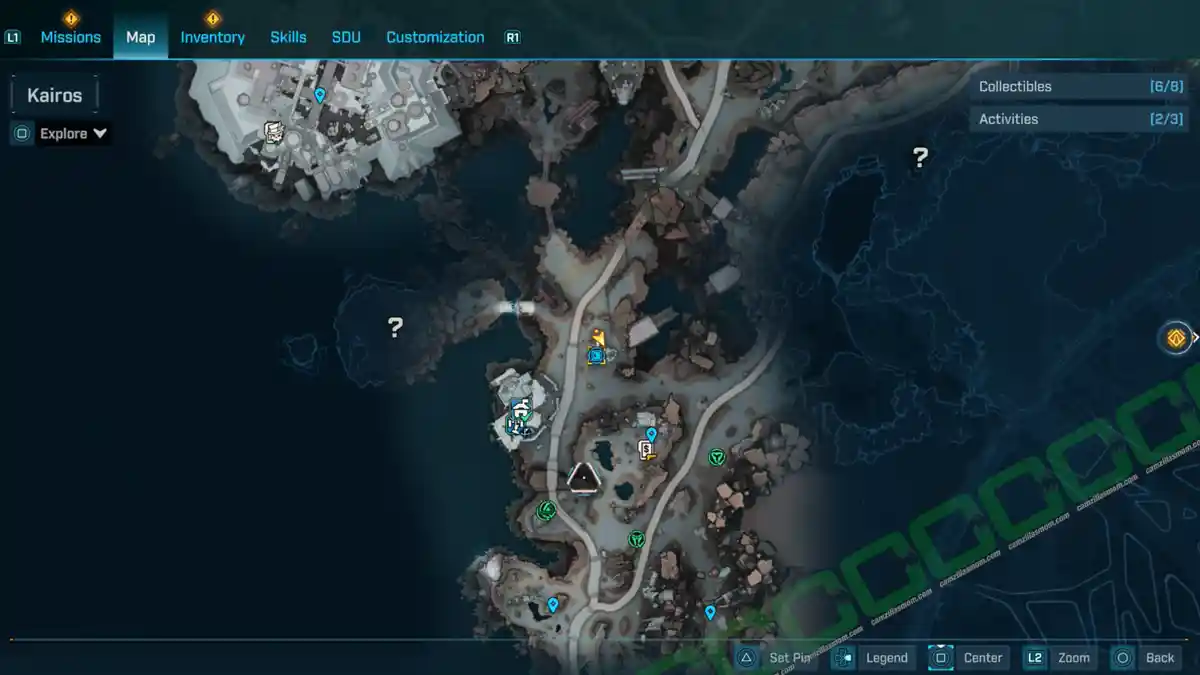Select the player's triangle position marker
Viewport: 1200px width, 675px height.
582,478
